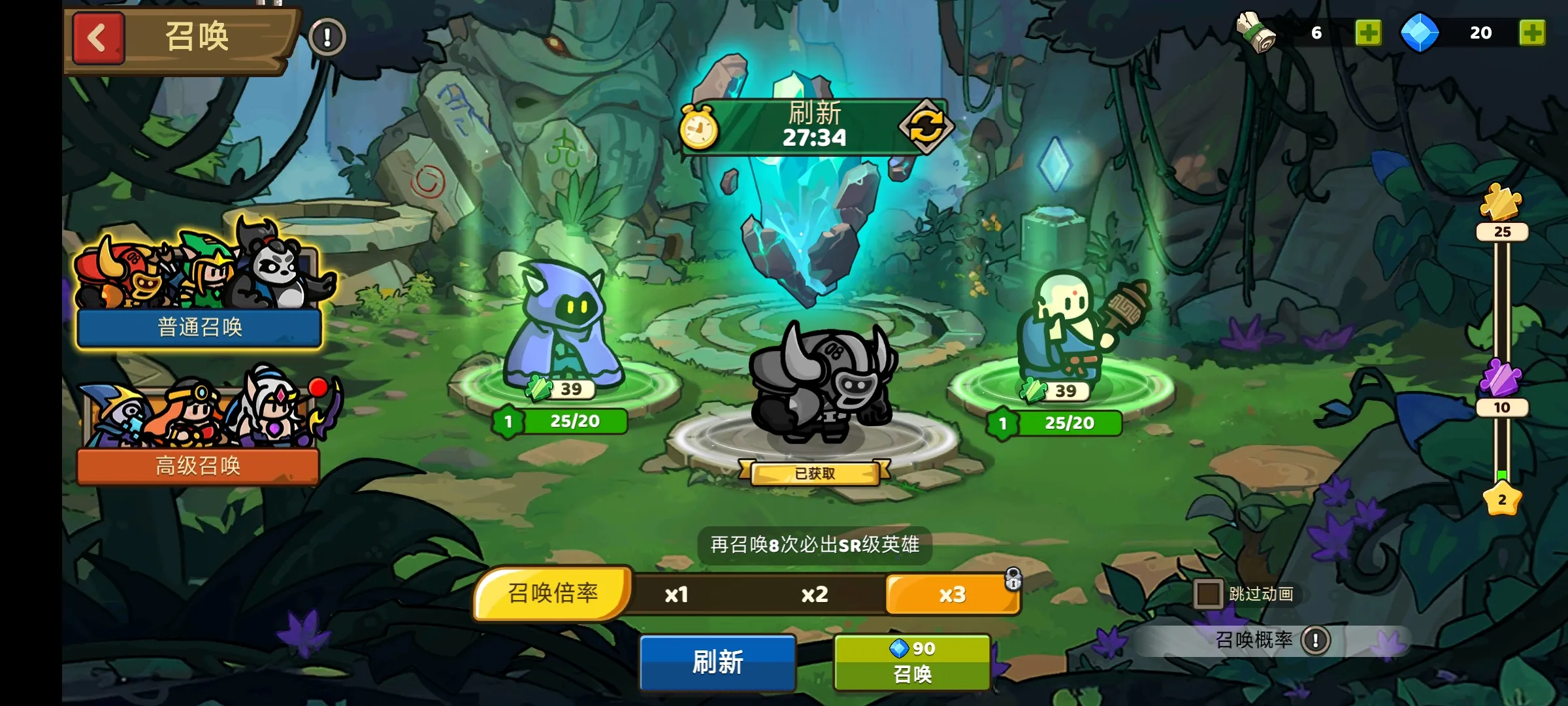Click the blue 刷新 refresh button

point(717,662)
